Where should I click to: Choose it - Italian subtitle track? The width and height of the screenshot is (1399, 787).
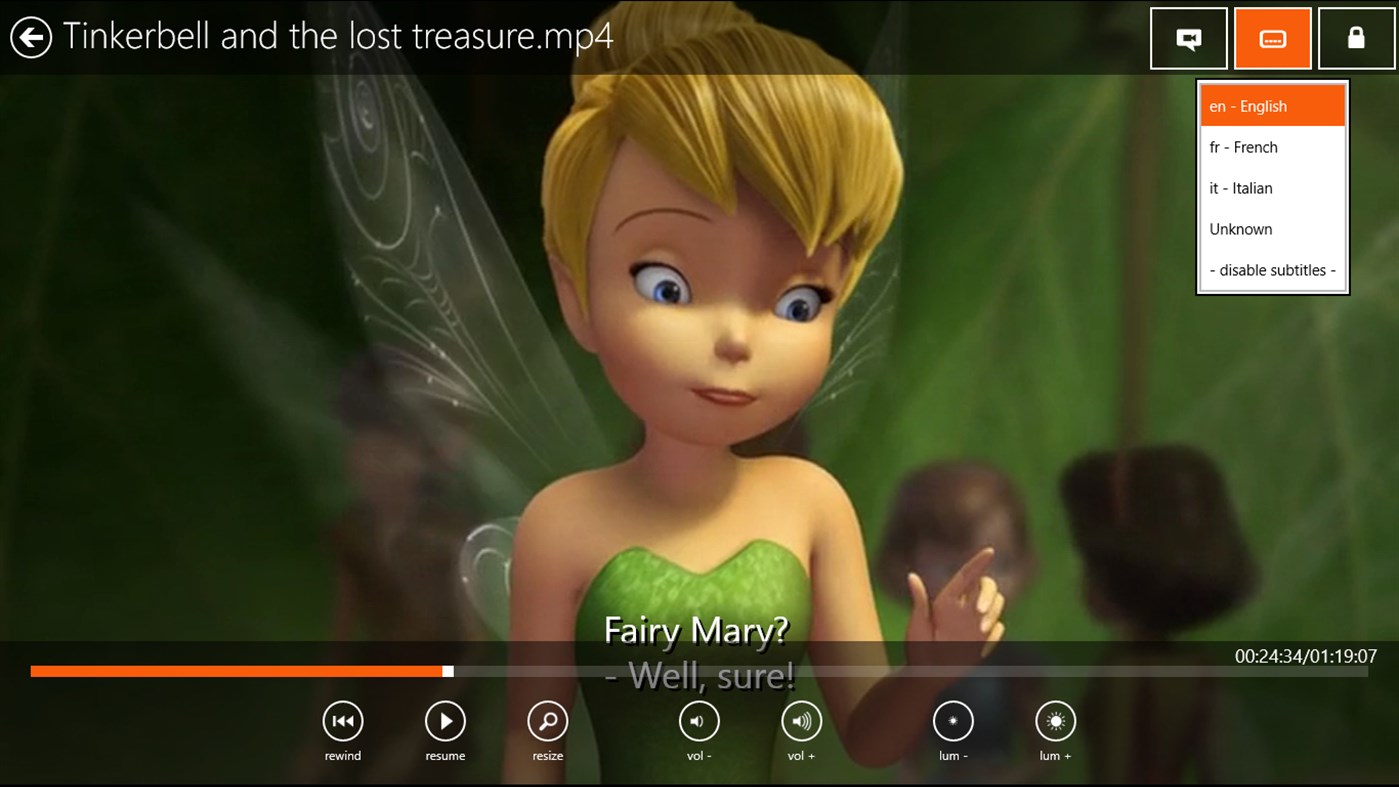pos(1272,187)
